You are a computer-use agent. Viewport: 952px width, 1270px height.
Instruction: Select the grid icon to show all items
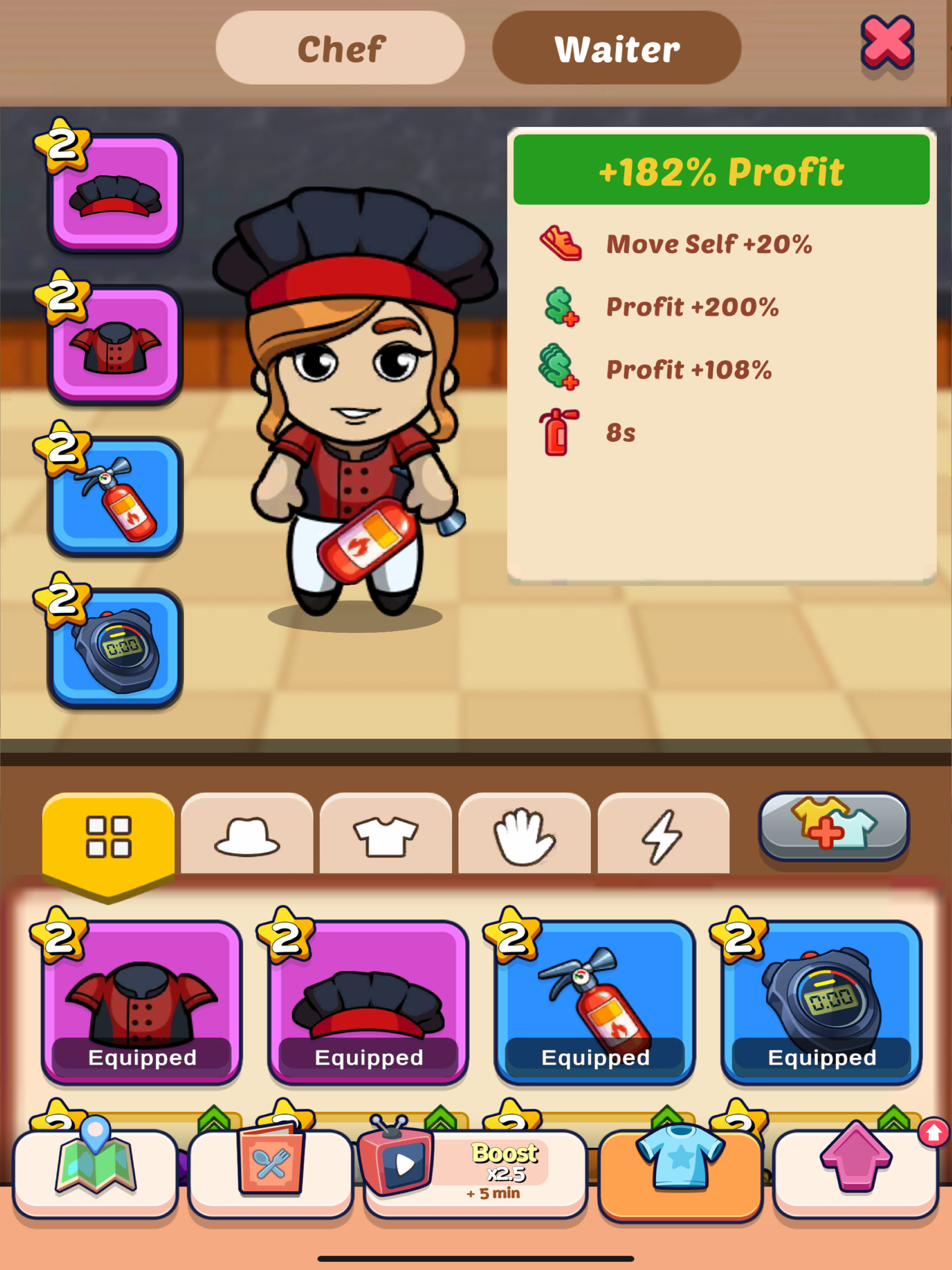(109, 837)
